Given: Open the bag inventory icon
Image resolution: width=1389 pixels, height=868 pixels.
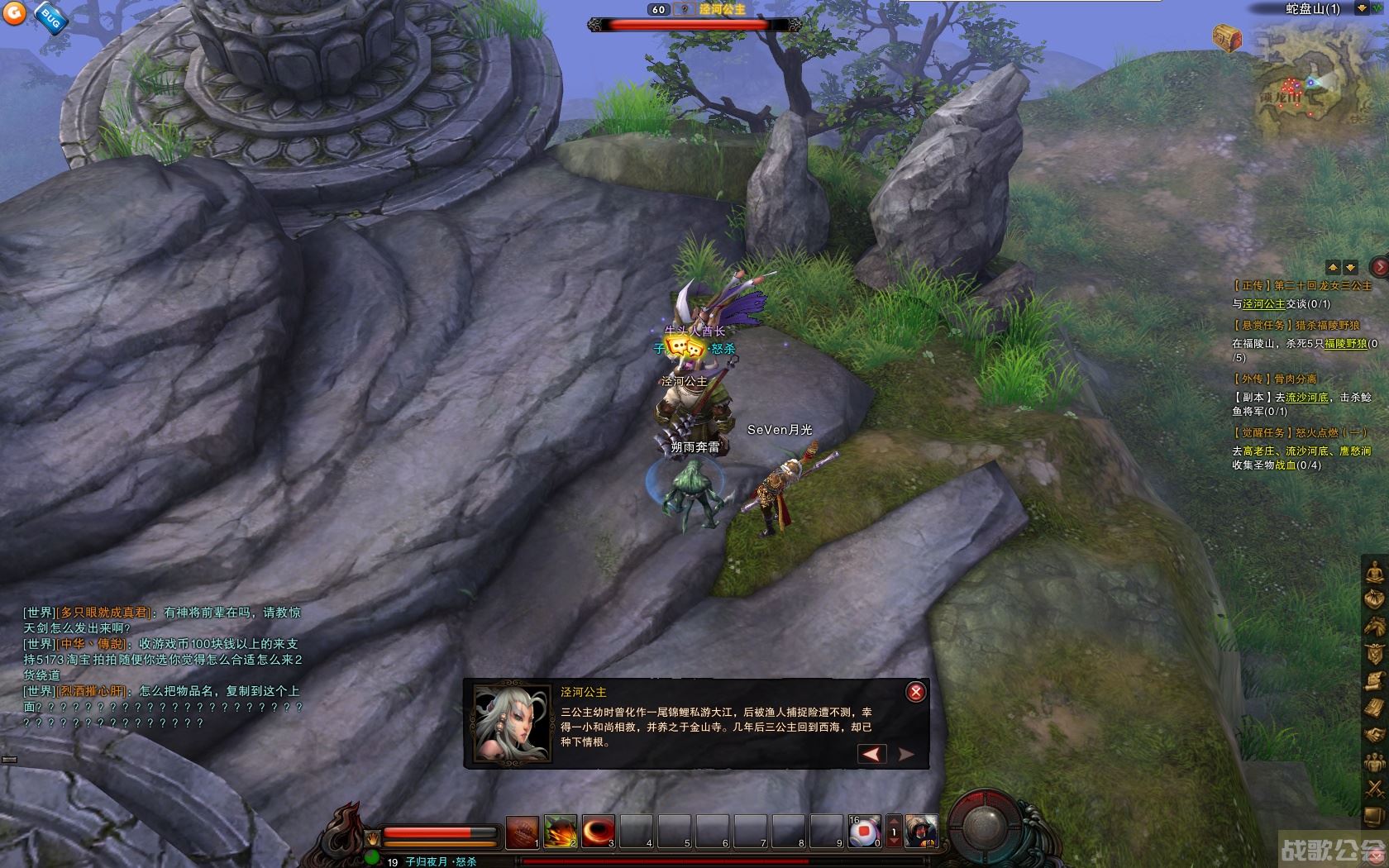Looking at the screenshot, I should tap(1374, 598).
